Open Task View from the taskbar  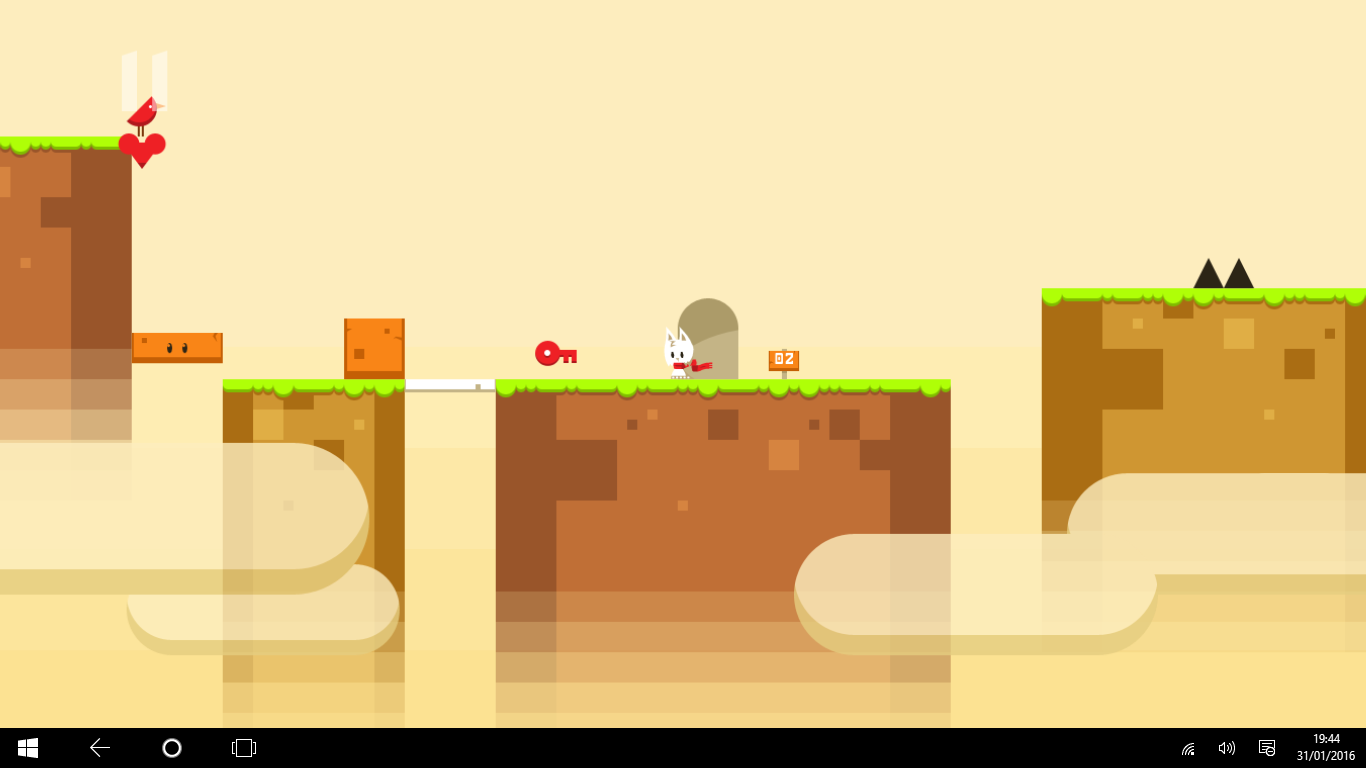point(243,747)
